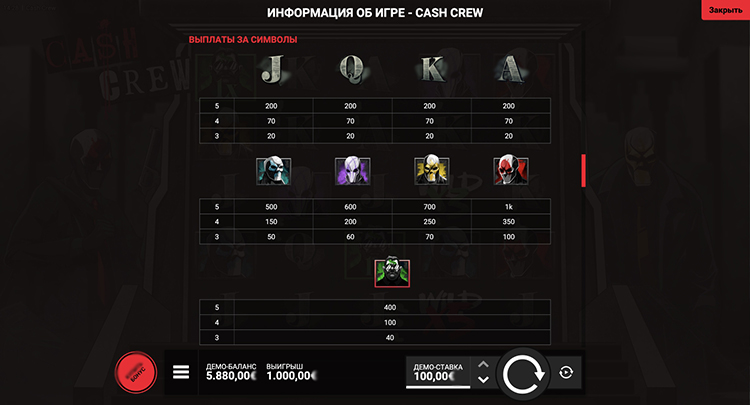Increase the demo bet with up arrow

click(x=483, y=364)
